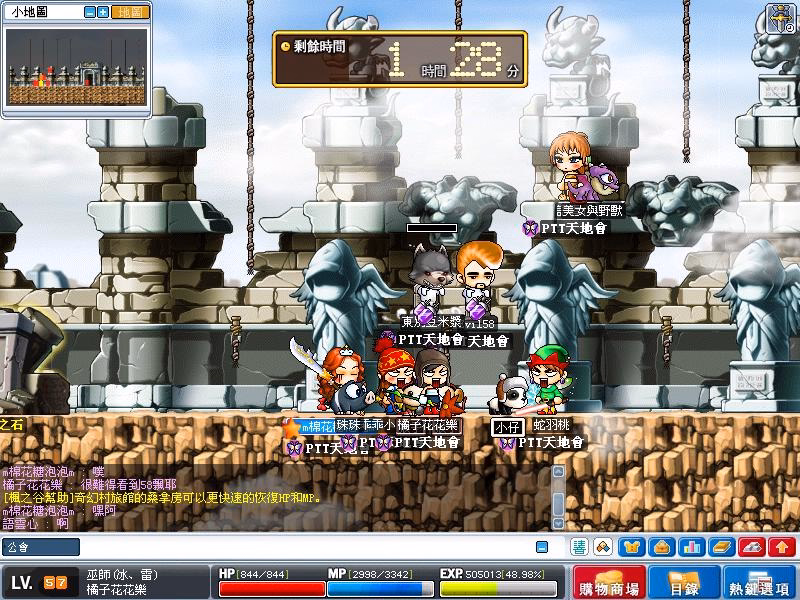800x600 pixels.
Task: Select the 公會 chat target selector
Action: point(41,547)
